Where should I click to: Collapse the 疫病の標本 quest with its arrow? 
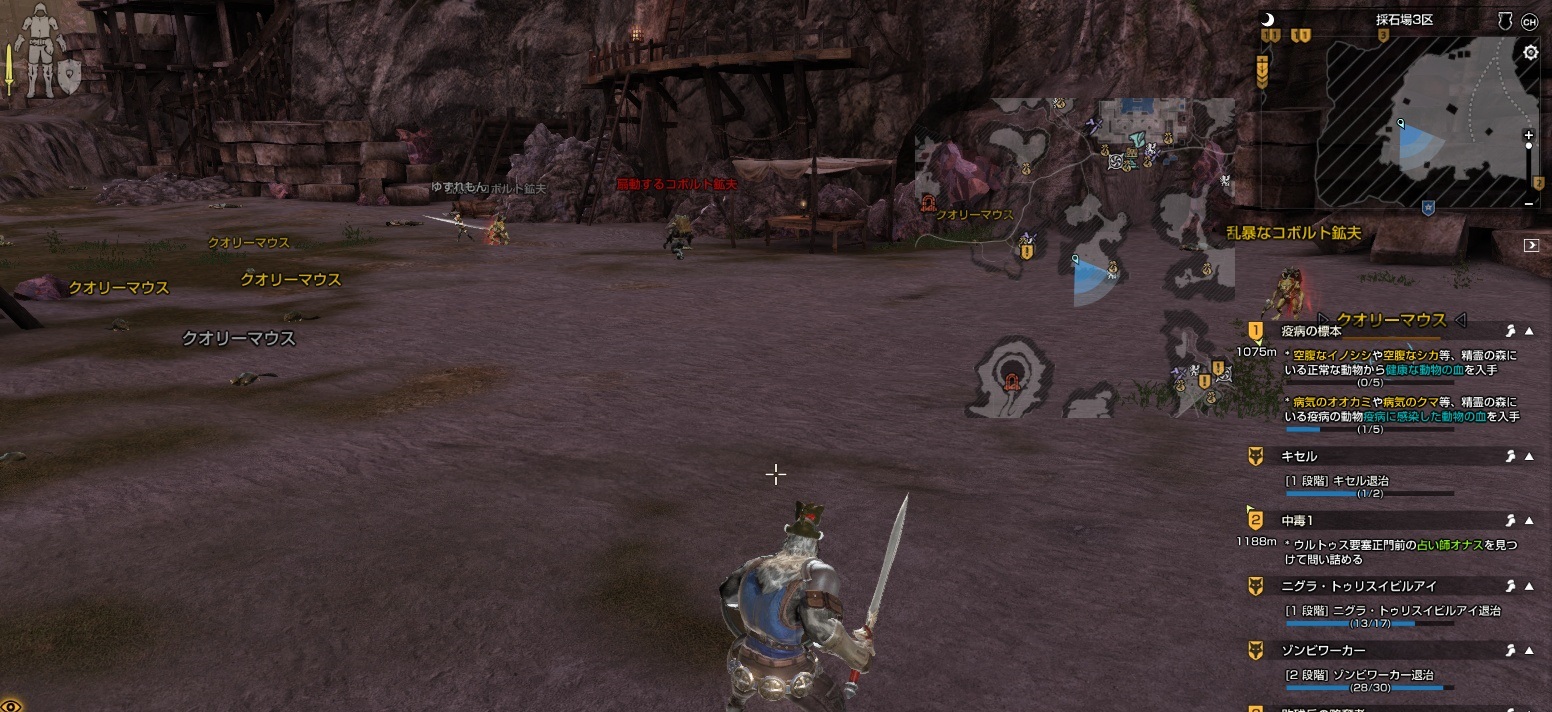[1529, 331]
